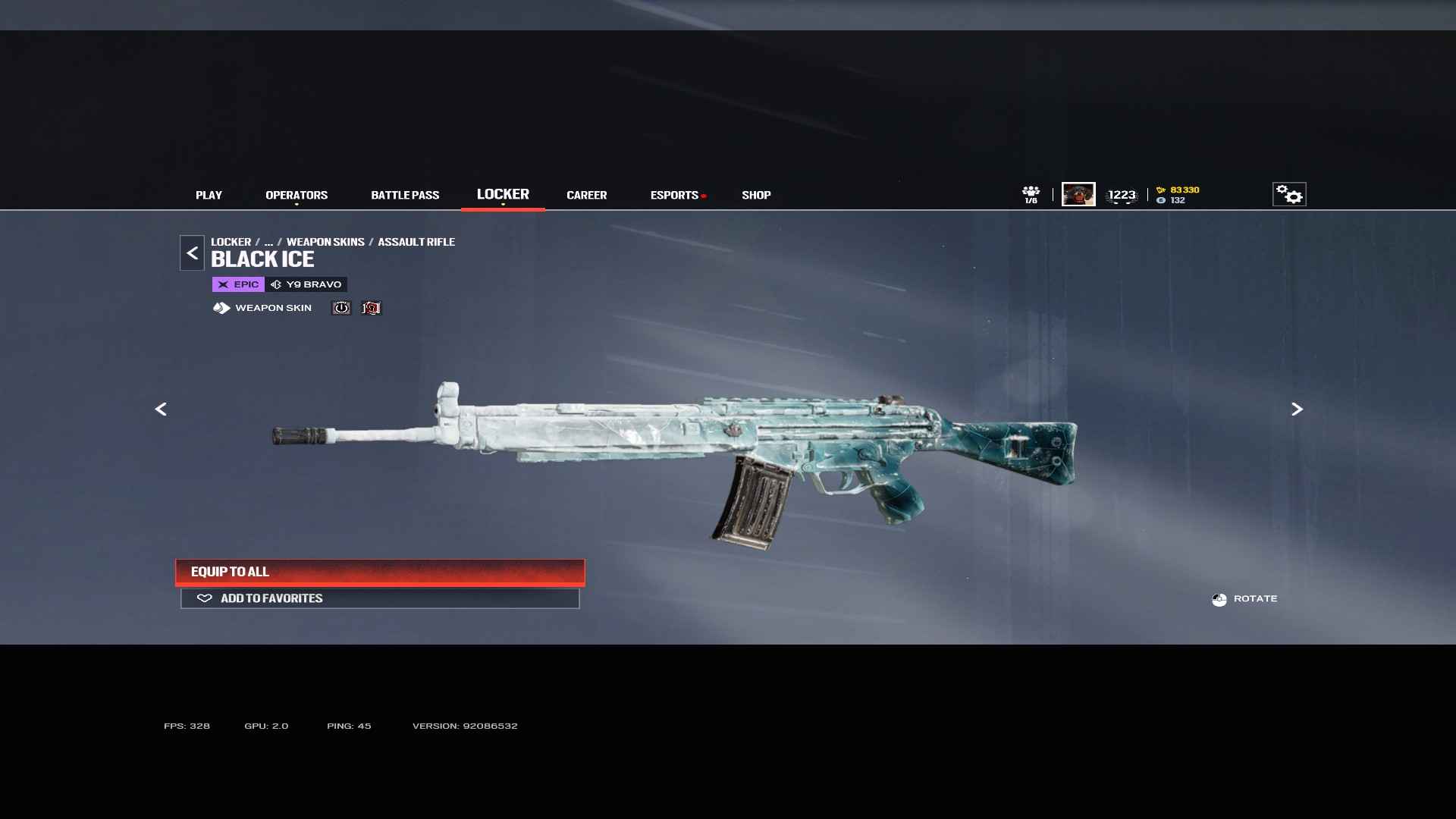Add Black Ice to favorites

pyautogui.click(x=380, y=598)
